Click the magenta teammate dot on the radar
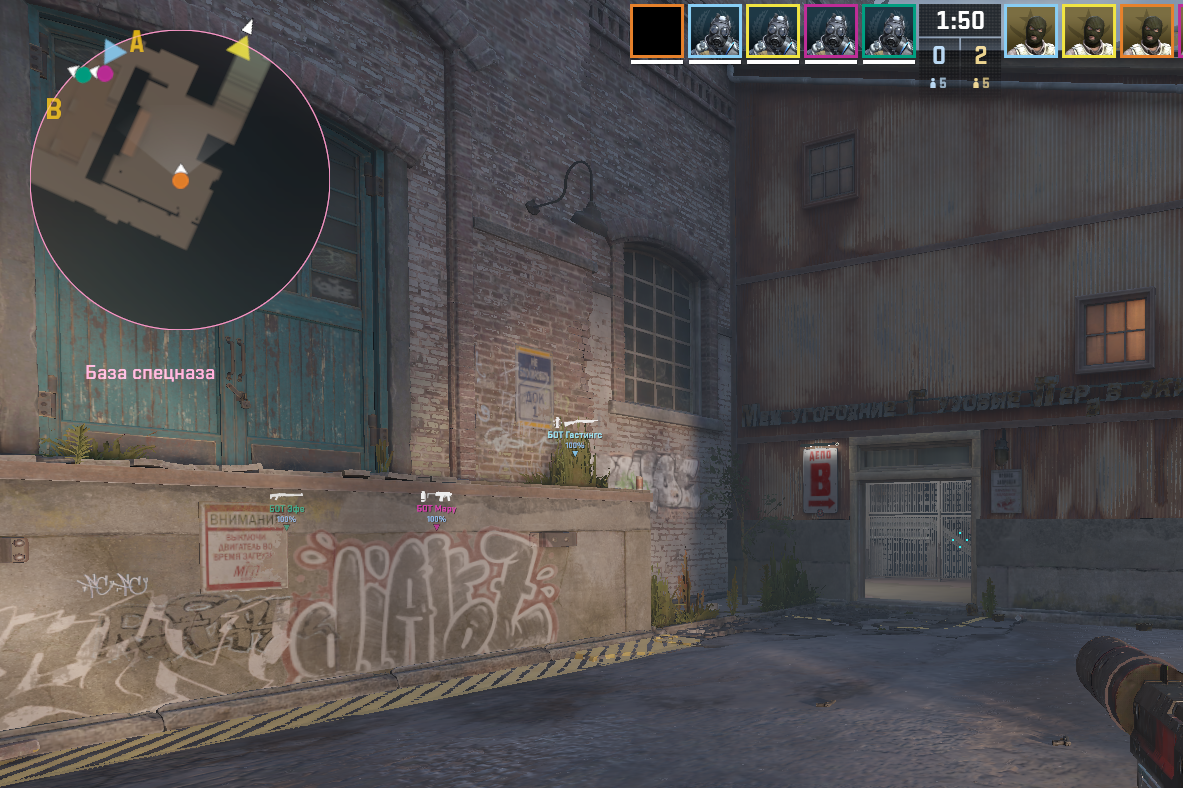 pyautogui.click(x=105, y=72)
